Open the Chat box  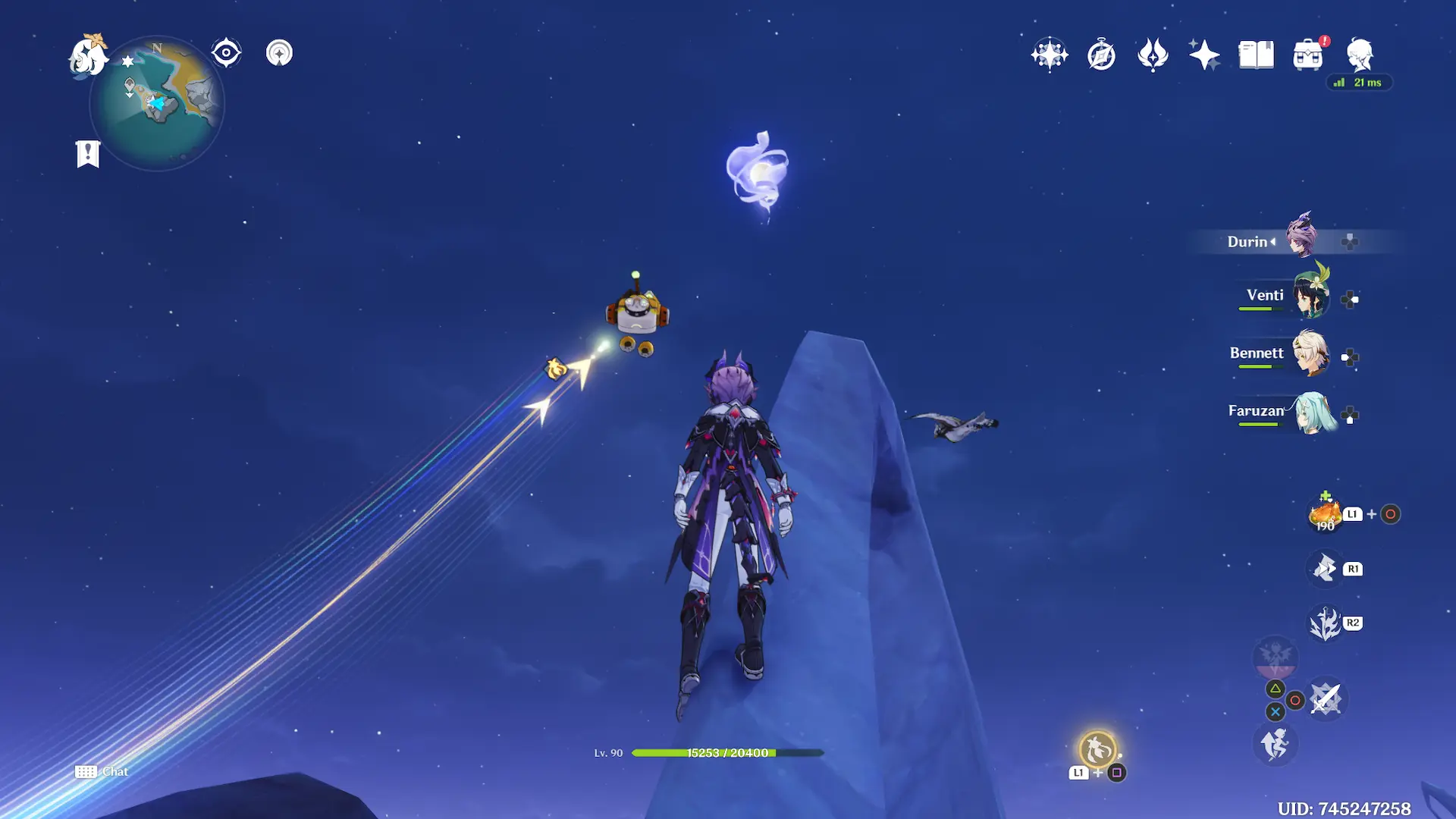pyautogui.click(x=102, y=771)
